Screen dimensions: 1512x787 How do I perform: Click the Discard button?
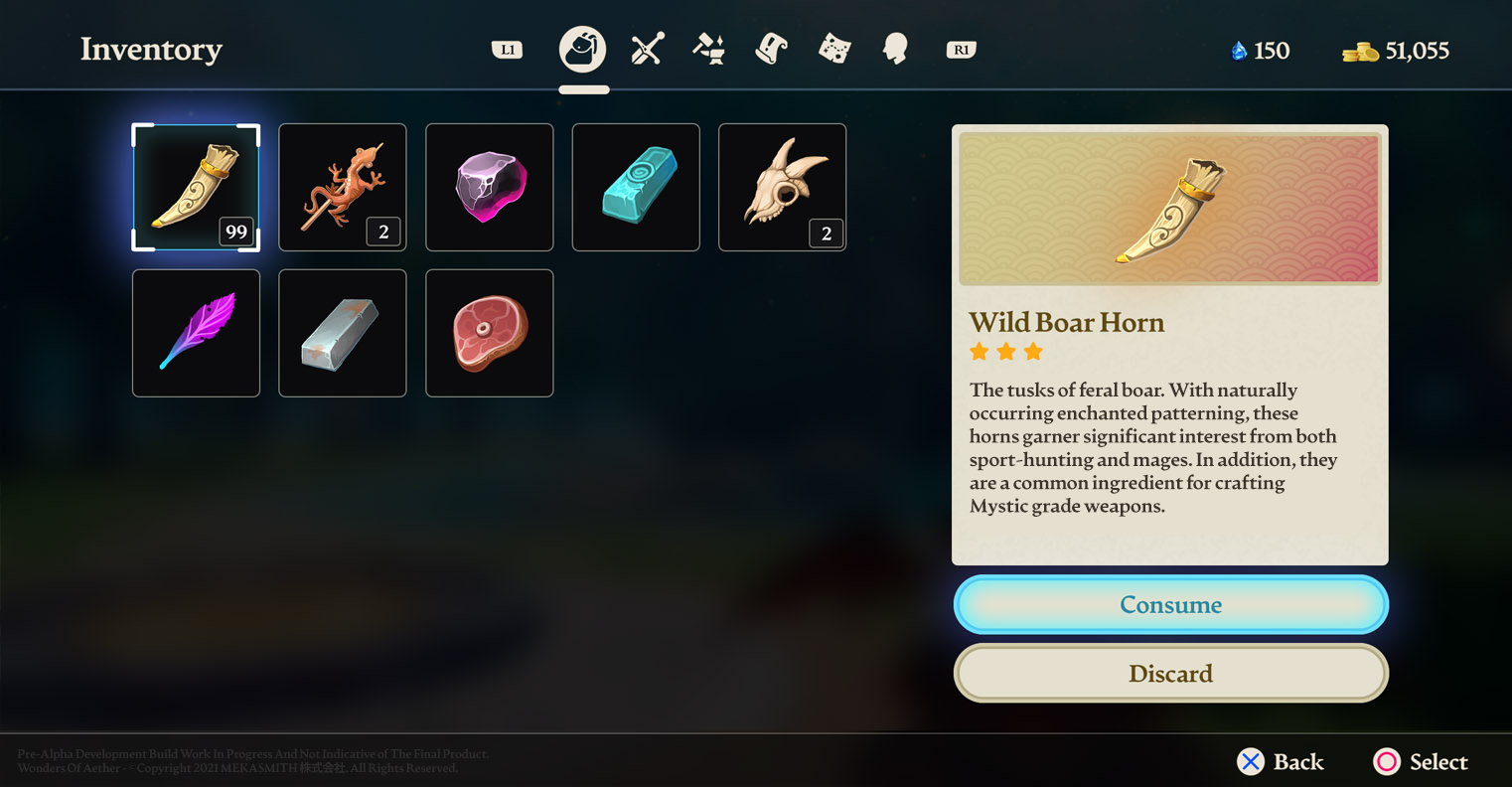click(x=1170, y=673)
